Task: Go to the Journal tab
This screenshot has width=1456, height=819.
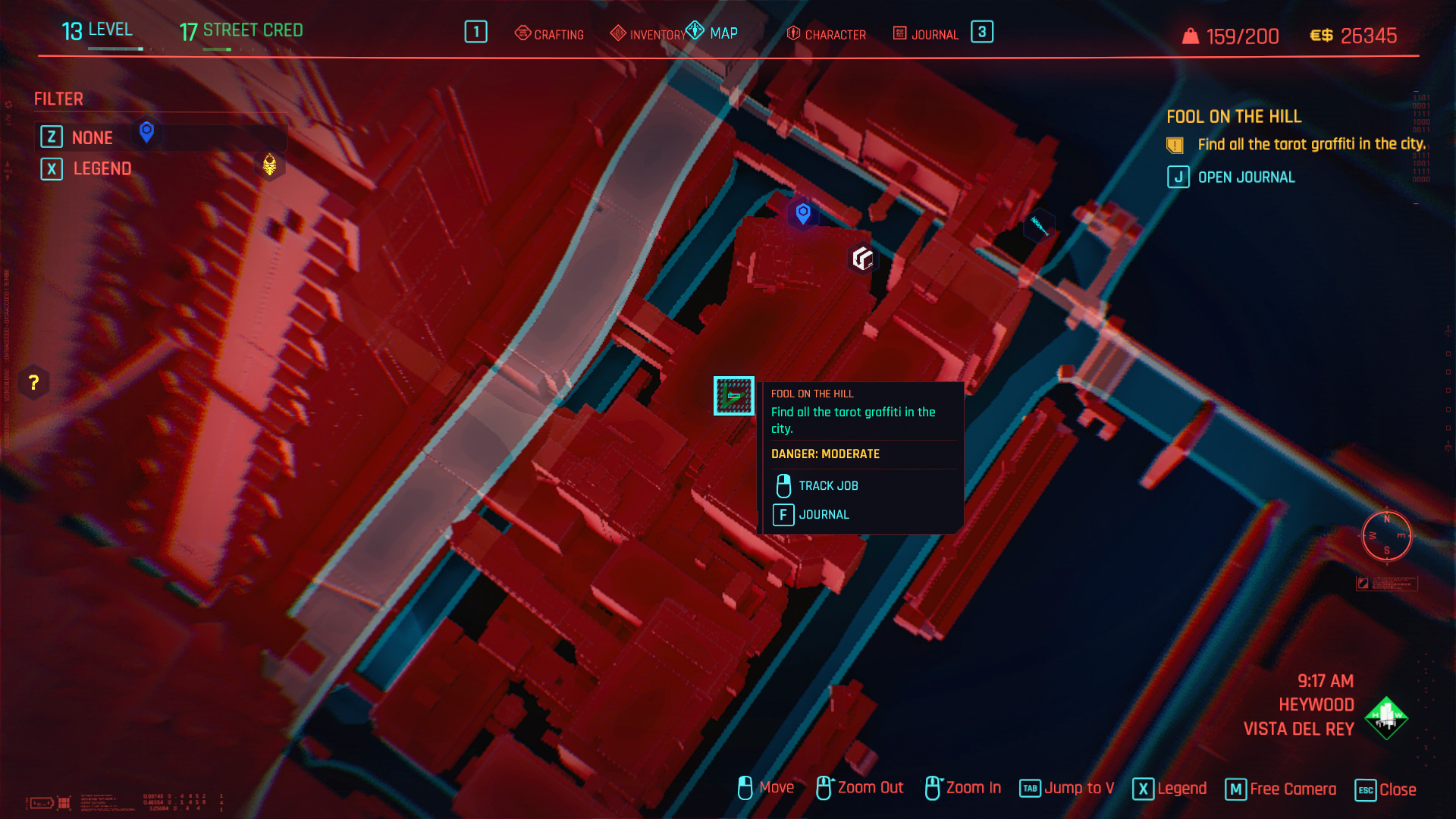Action: coord(926,34)
